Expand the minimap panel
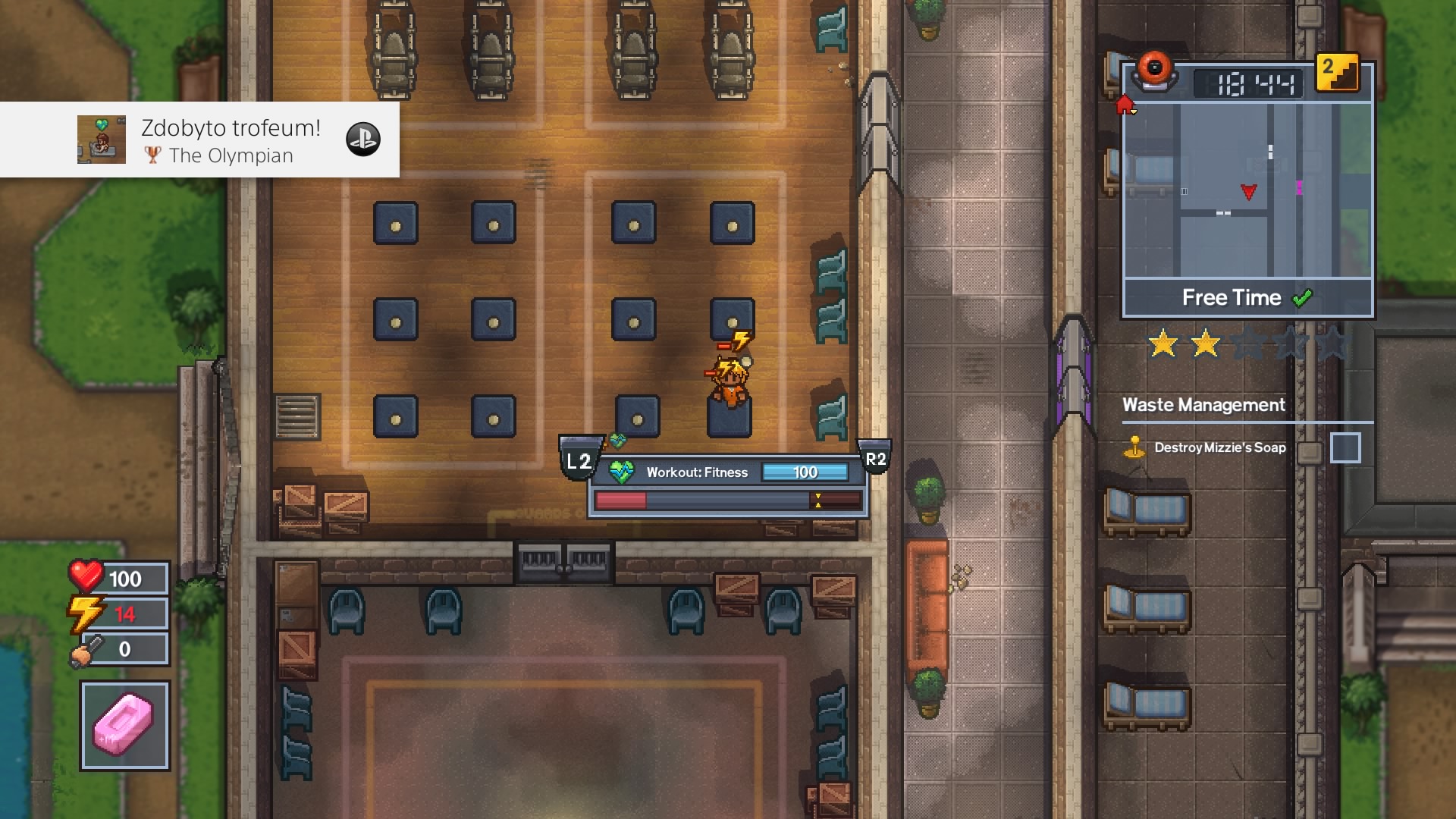Viewport: 1456px width, 819px height. [1247, 190]
